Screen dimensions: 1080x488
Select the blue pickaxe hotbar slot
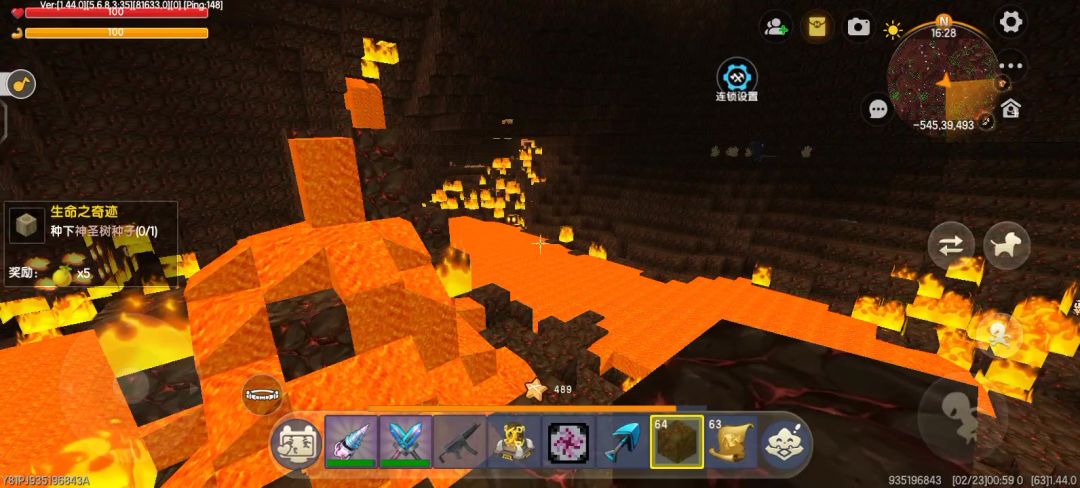[x=623, y=441]
